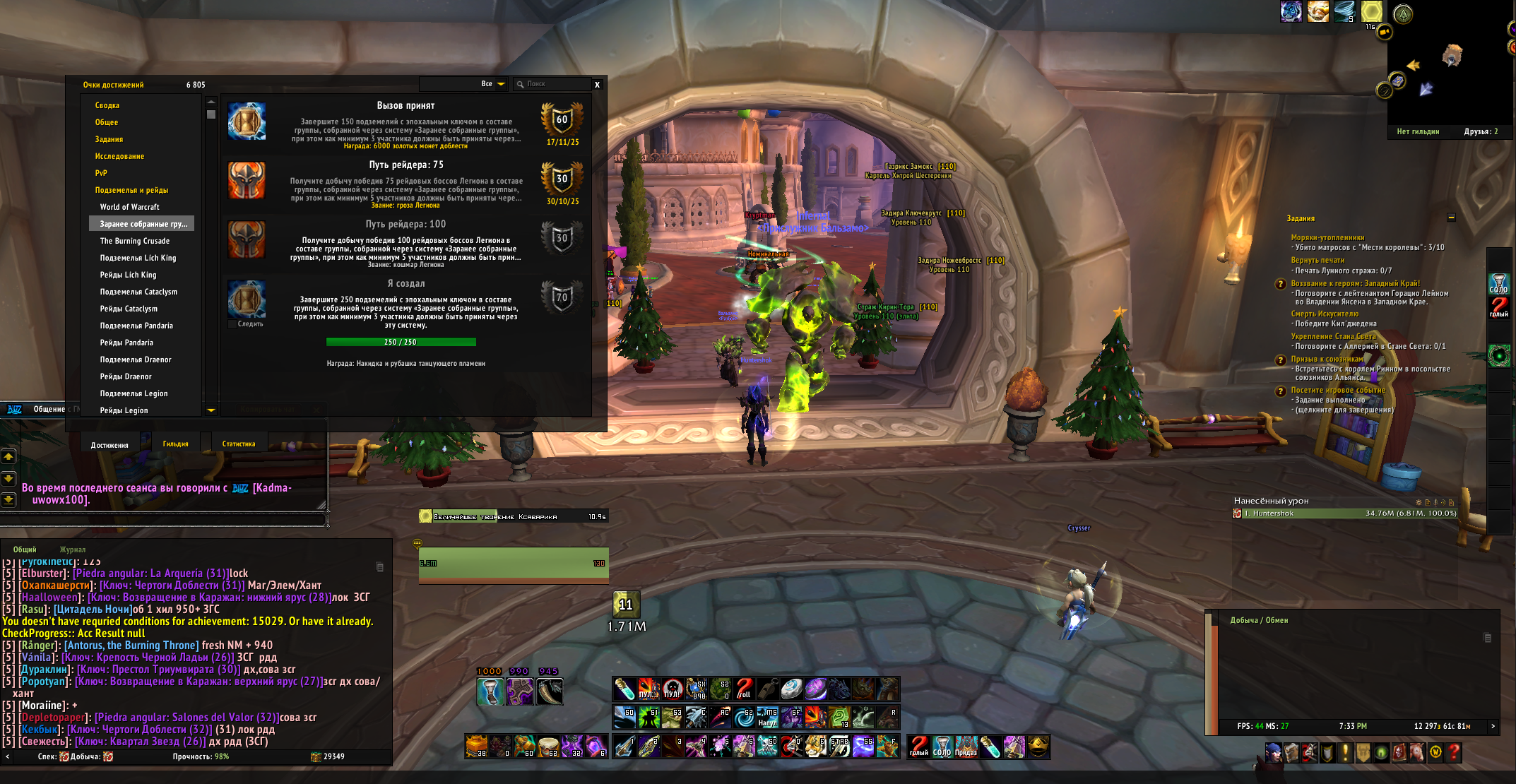The width and height of the screenshot is (1516, 784).
Task: Open 'Рейды Legion' subcategory
Action: click(x=124, y=410)
